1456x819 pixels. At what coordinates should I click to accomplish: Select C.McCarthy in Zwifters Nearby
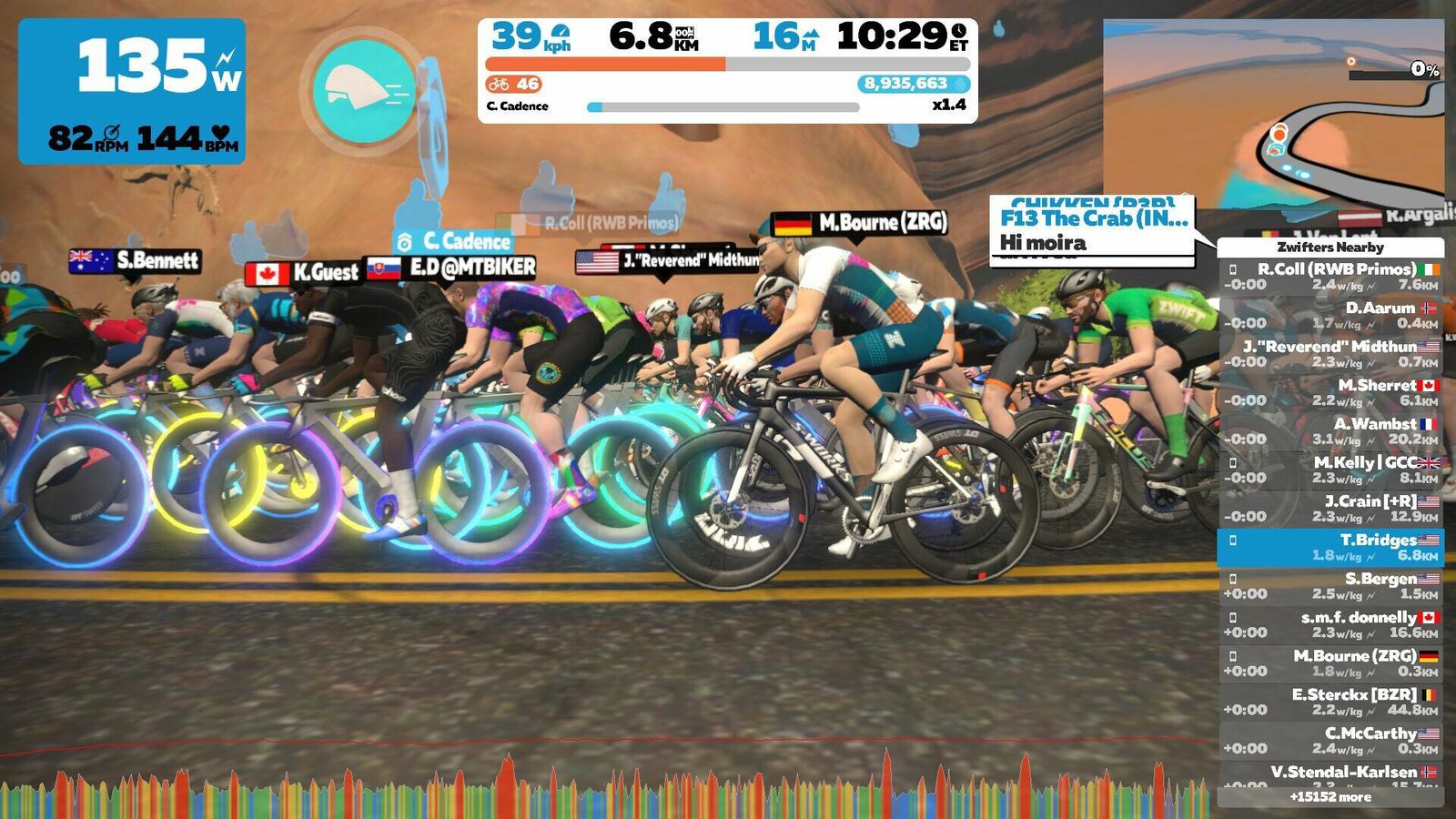point(1330,741)
